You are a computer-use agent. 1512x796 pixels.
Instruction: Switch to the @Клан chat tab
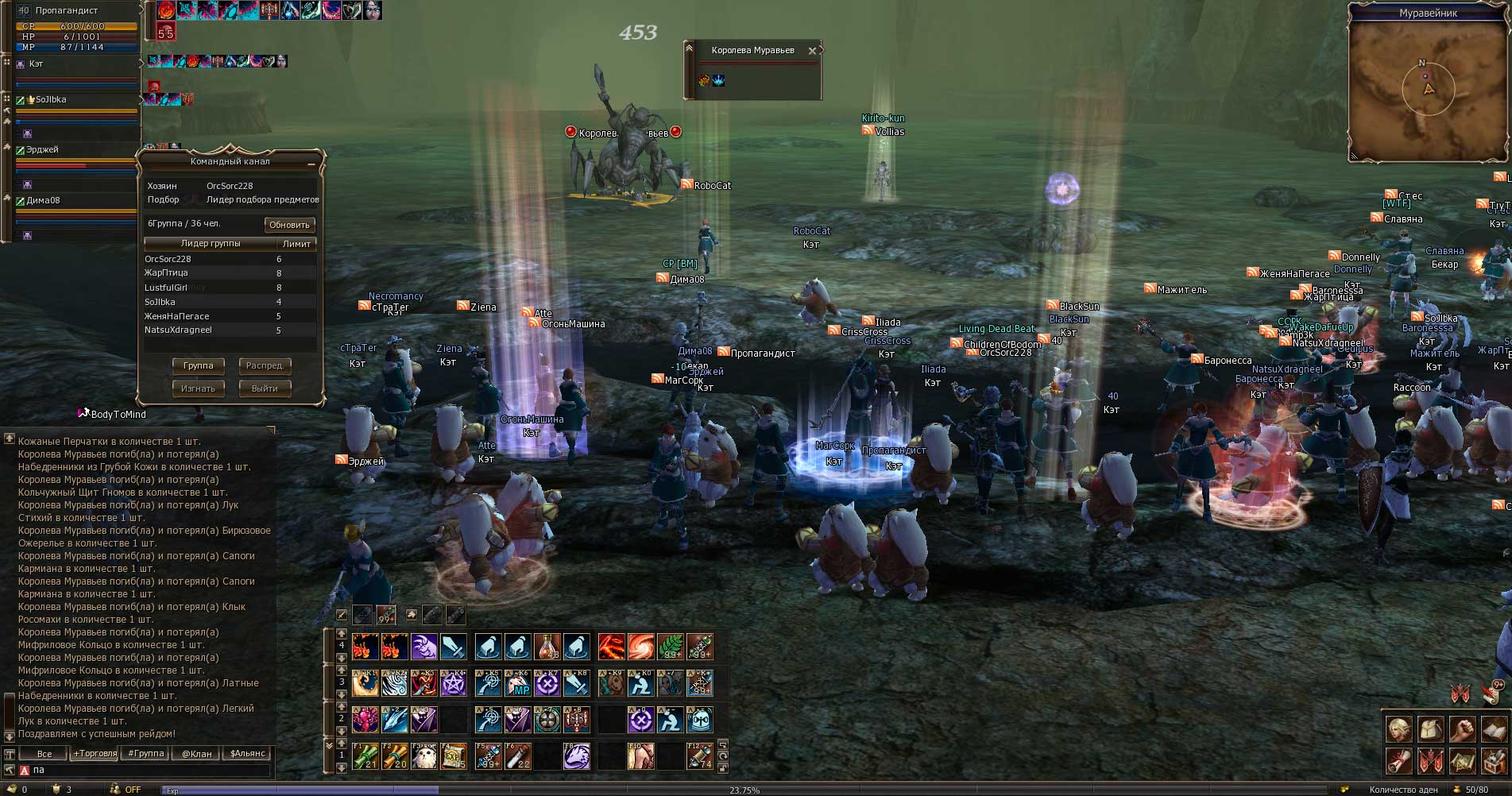coord(196,754)
